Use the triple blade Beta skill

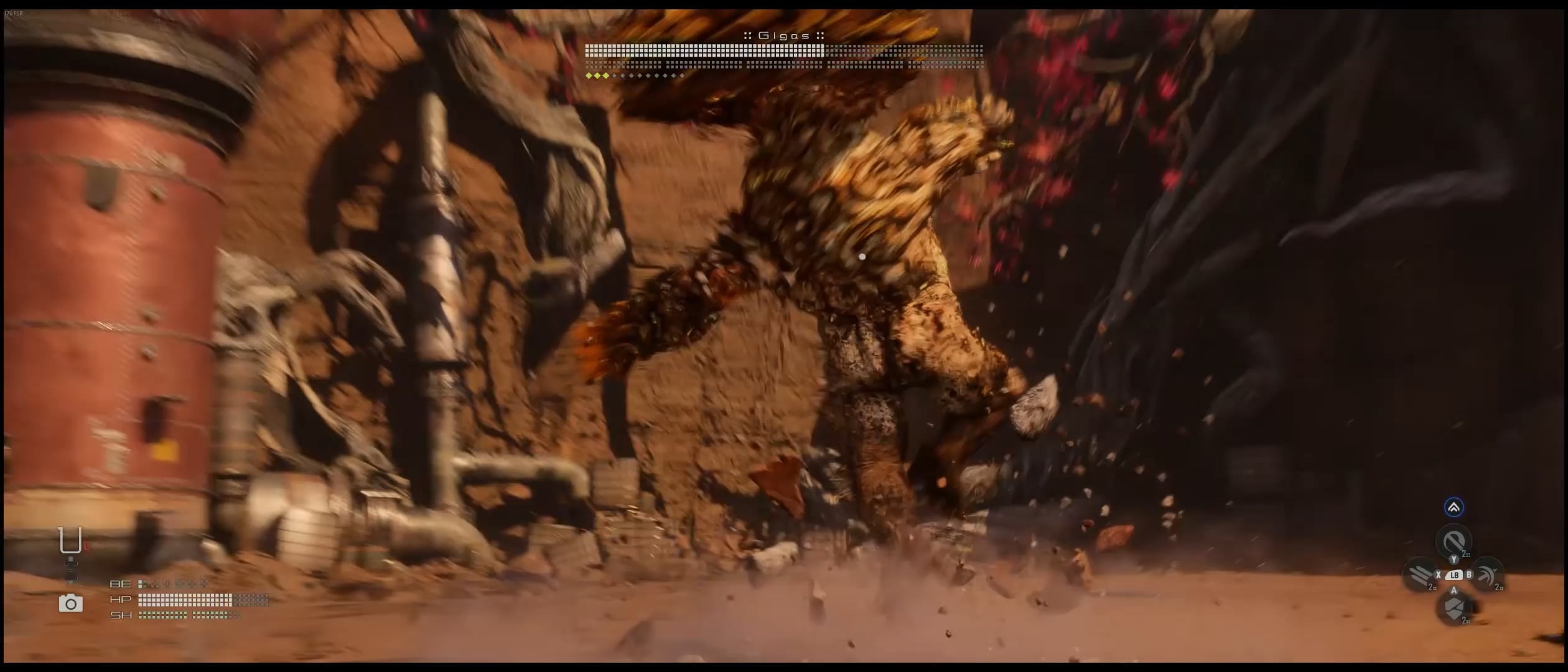coord(1420,575)
